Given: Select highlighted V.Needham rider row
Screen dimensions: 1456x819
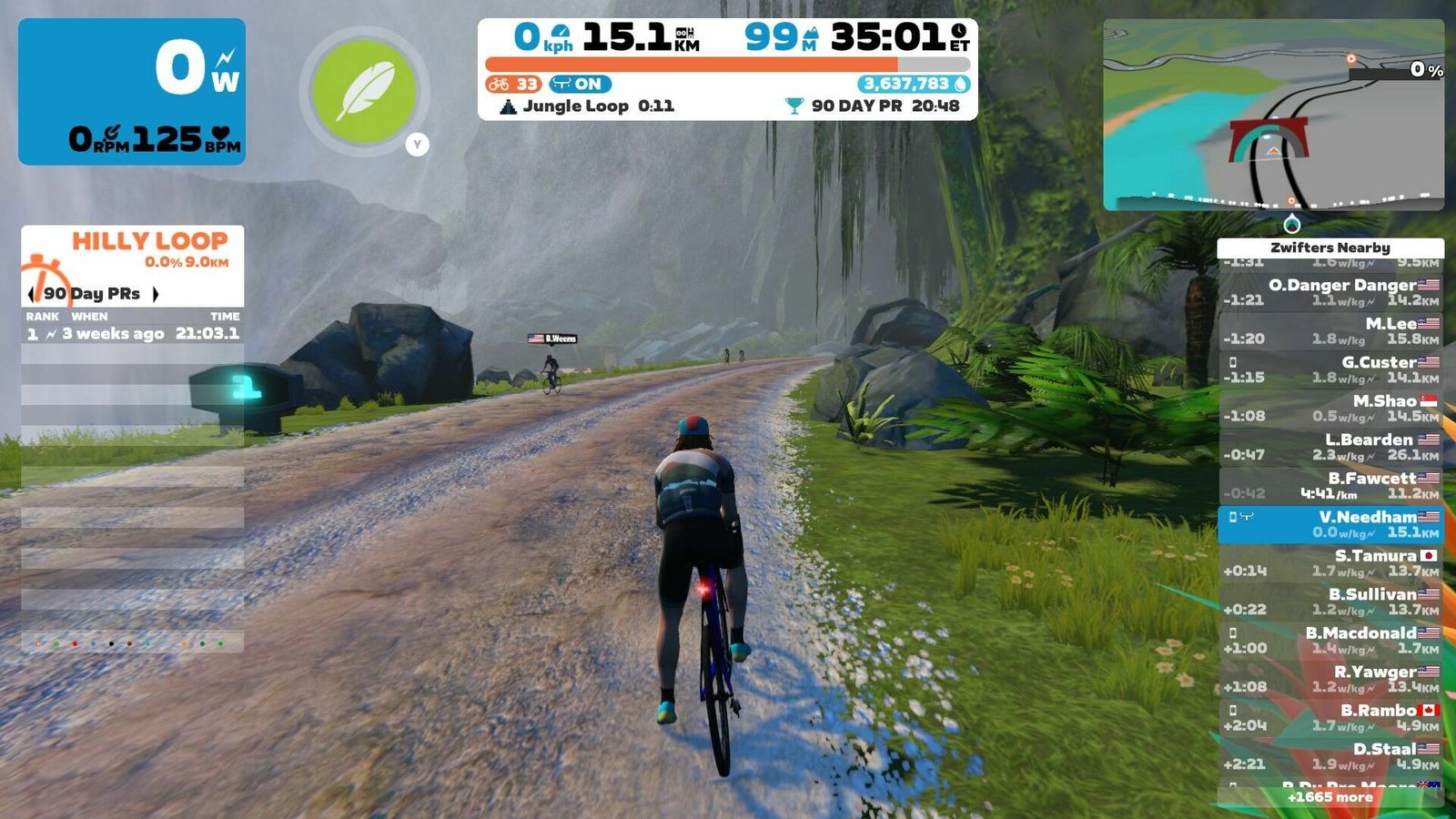Looking at the screenshot, I should coord(1330,524).
